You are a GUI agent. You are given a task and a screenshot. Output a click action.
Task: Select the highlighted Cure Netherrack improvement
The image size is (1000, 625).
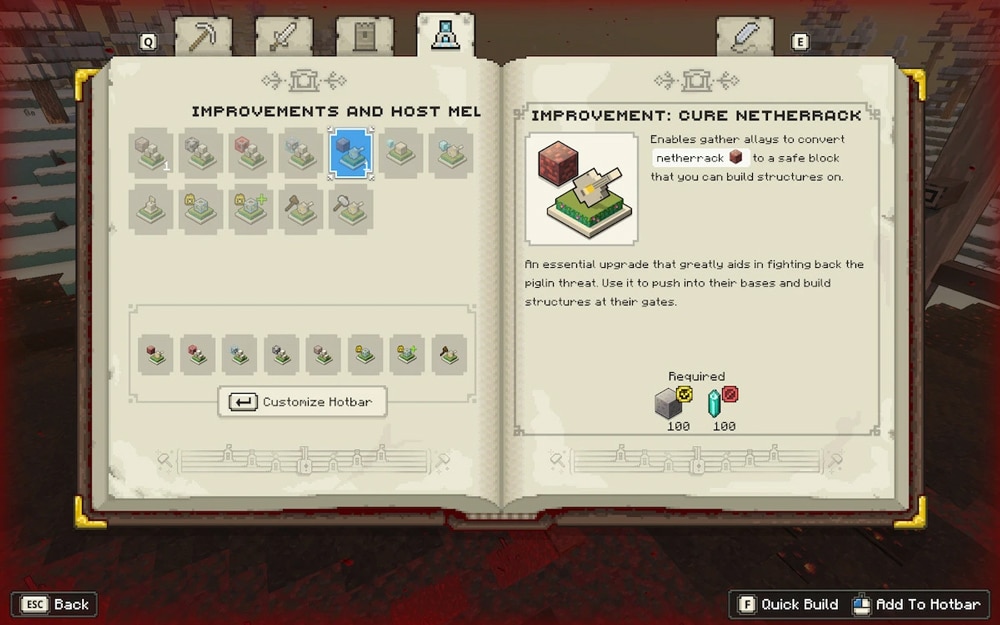point(351,153)
